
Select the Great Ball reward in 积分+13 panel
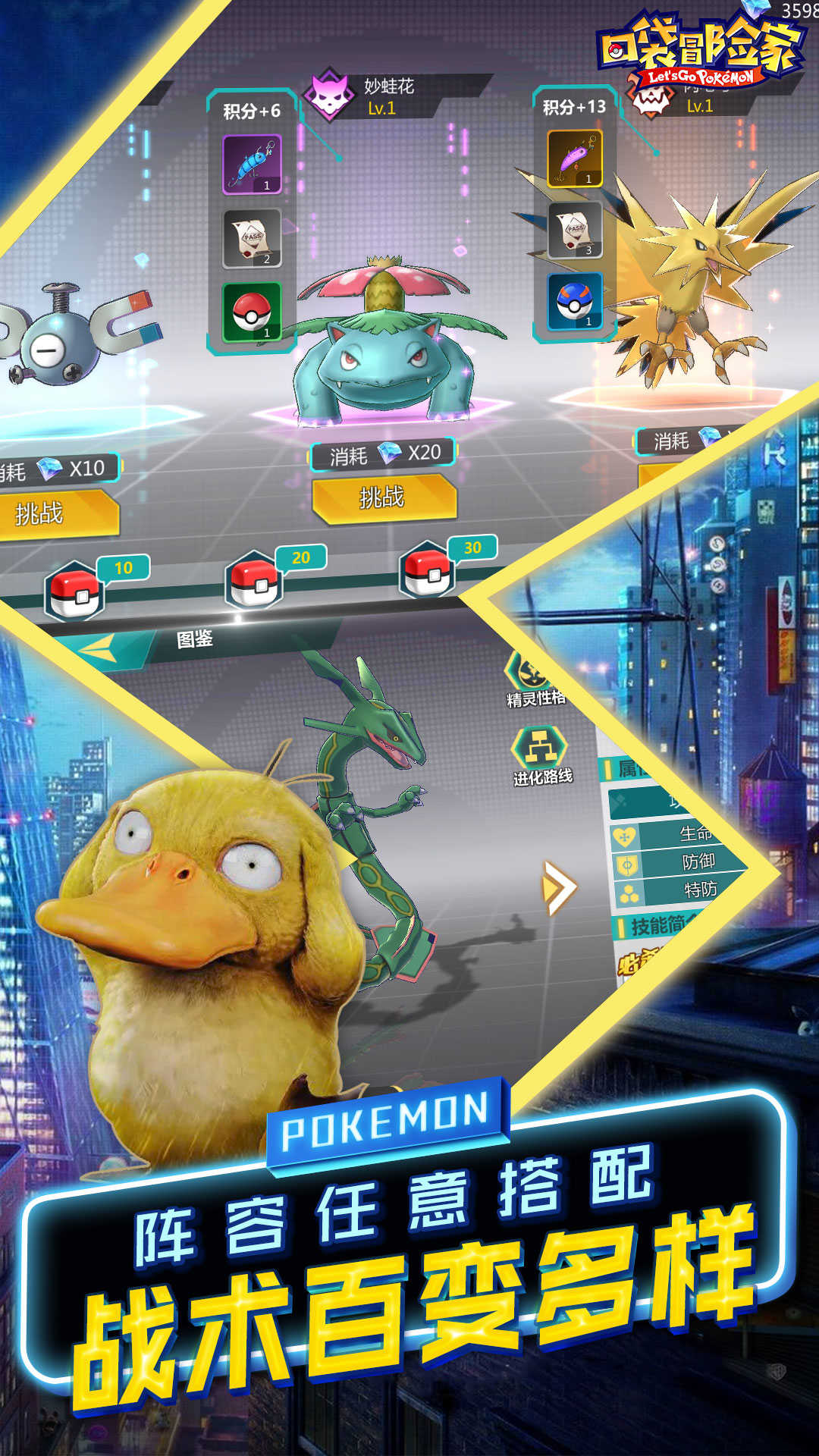575,301
